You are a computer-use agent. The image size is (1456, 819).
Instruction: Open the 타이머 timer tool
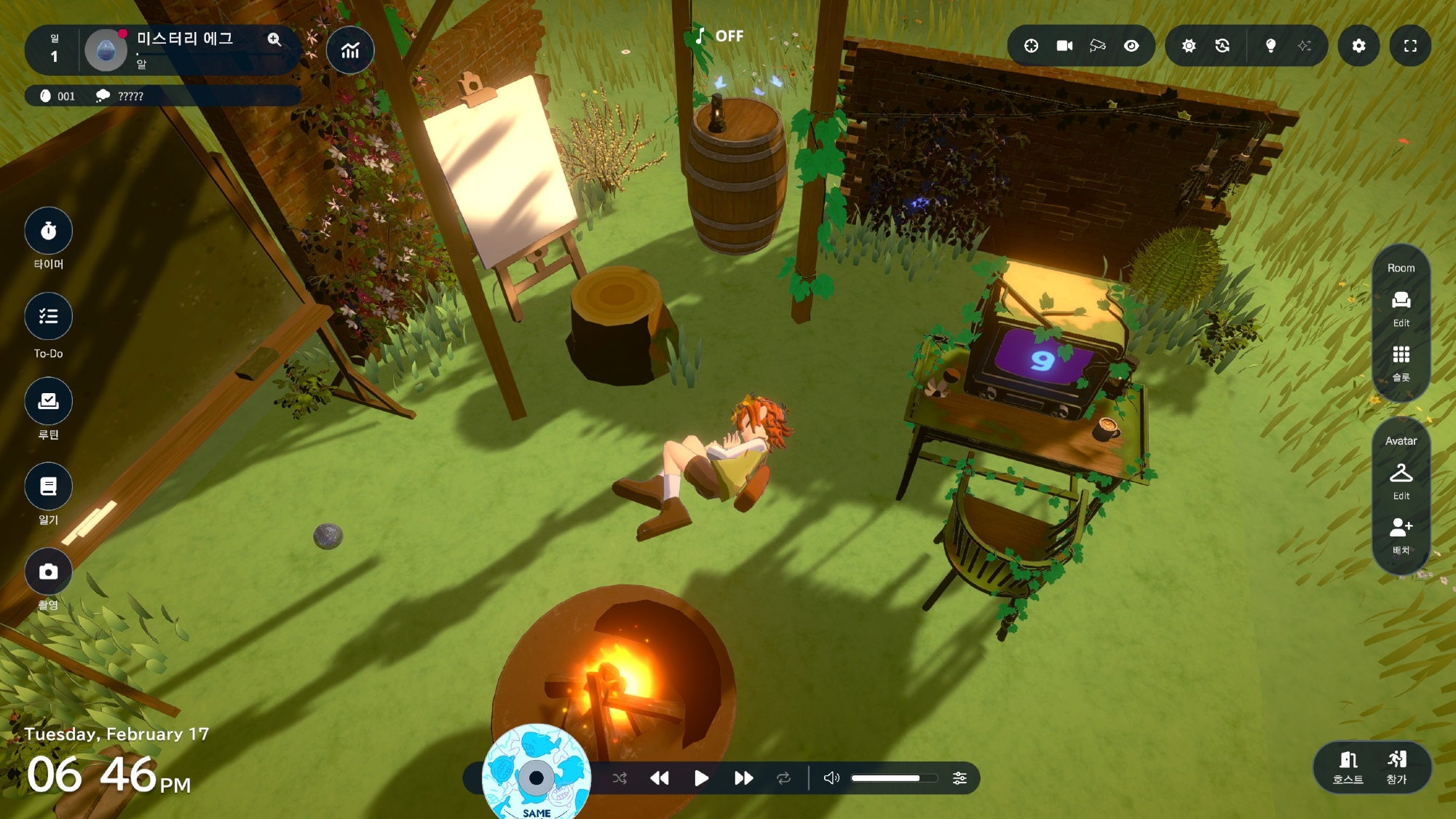point(48,232)
